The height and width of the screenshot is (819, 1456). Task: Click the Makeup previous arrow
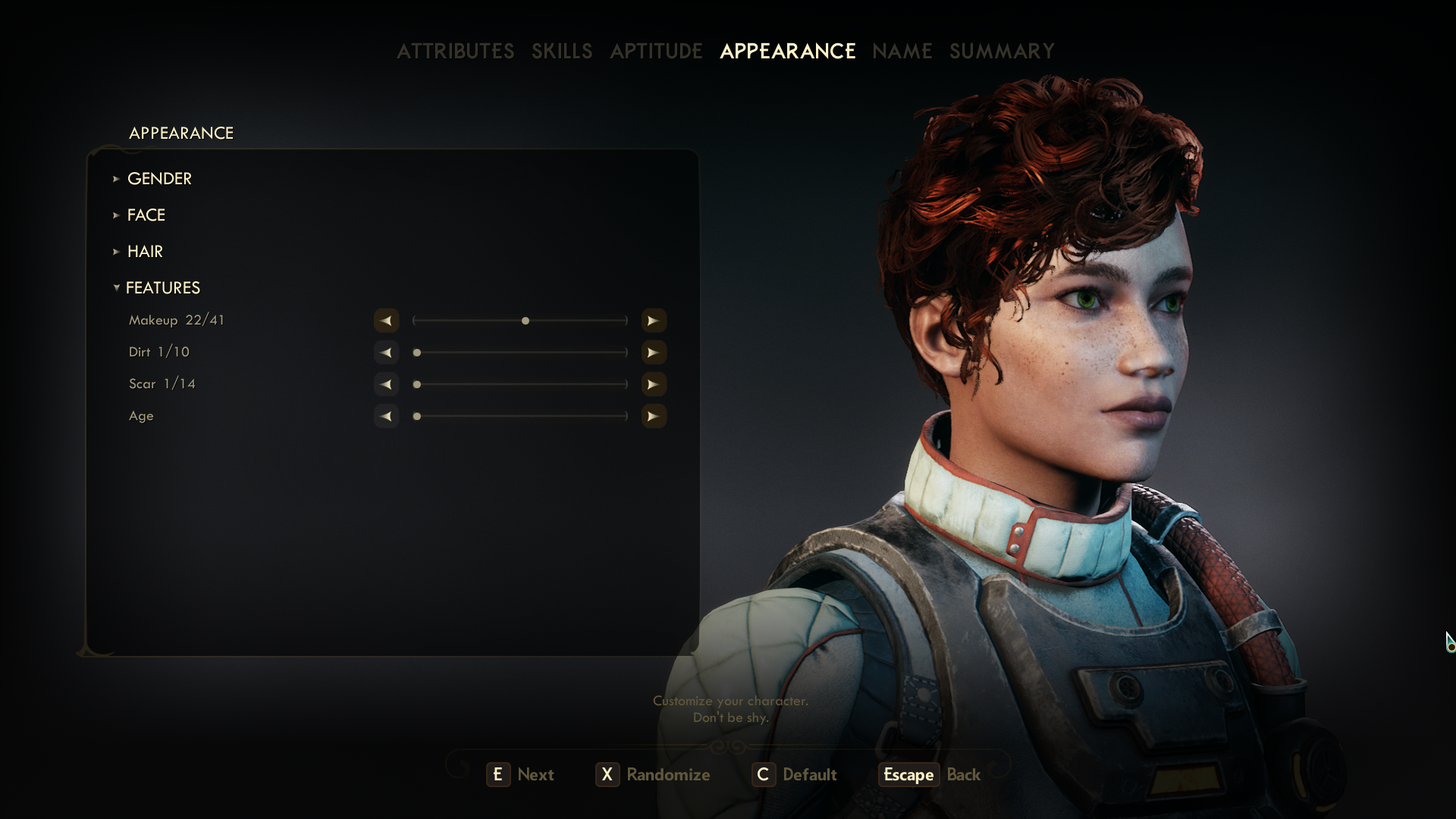tap(386, 321)
